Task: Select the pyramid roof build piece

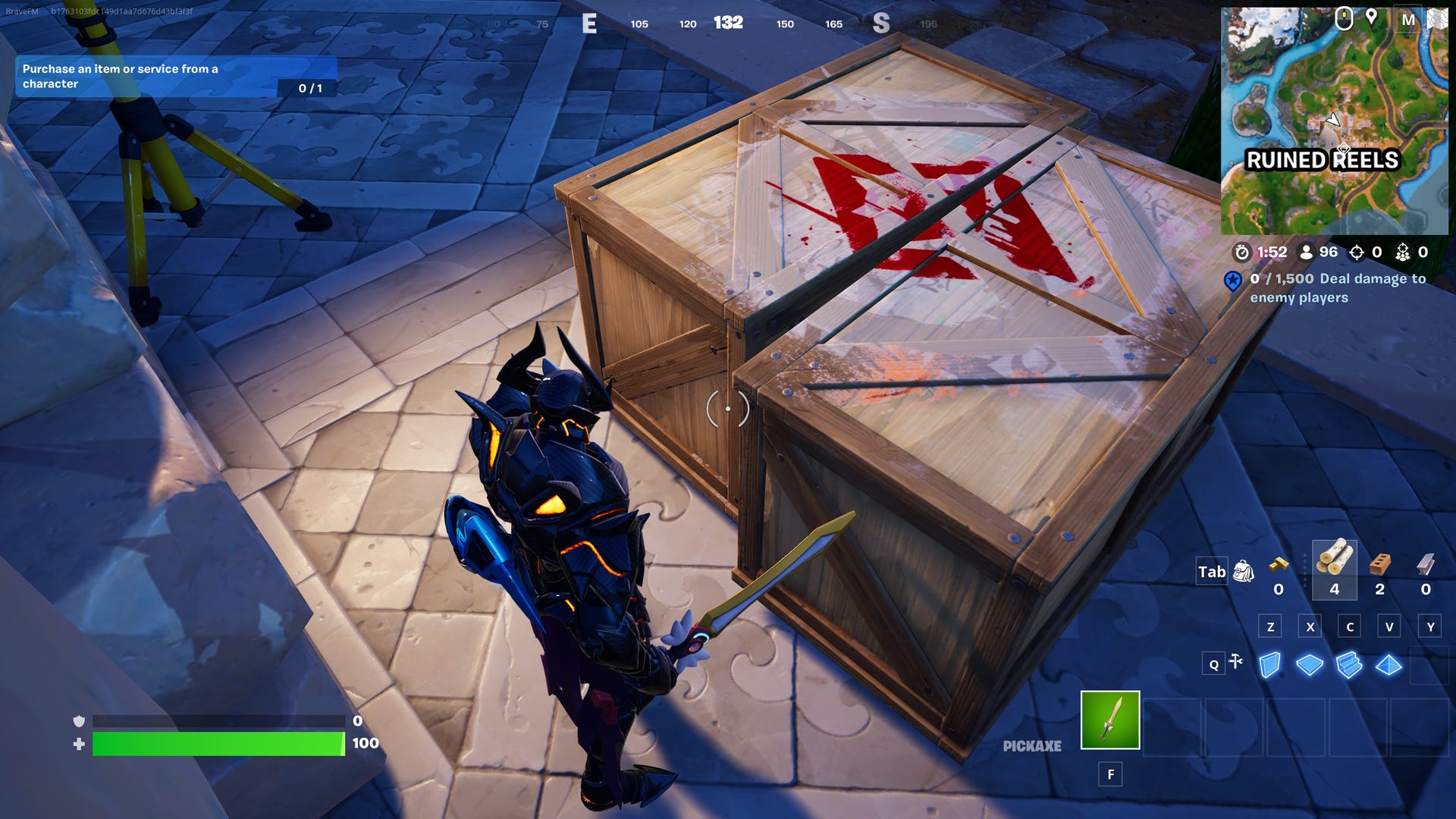Action: point(1389,664)
